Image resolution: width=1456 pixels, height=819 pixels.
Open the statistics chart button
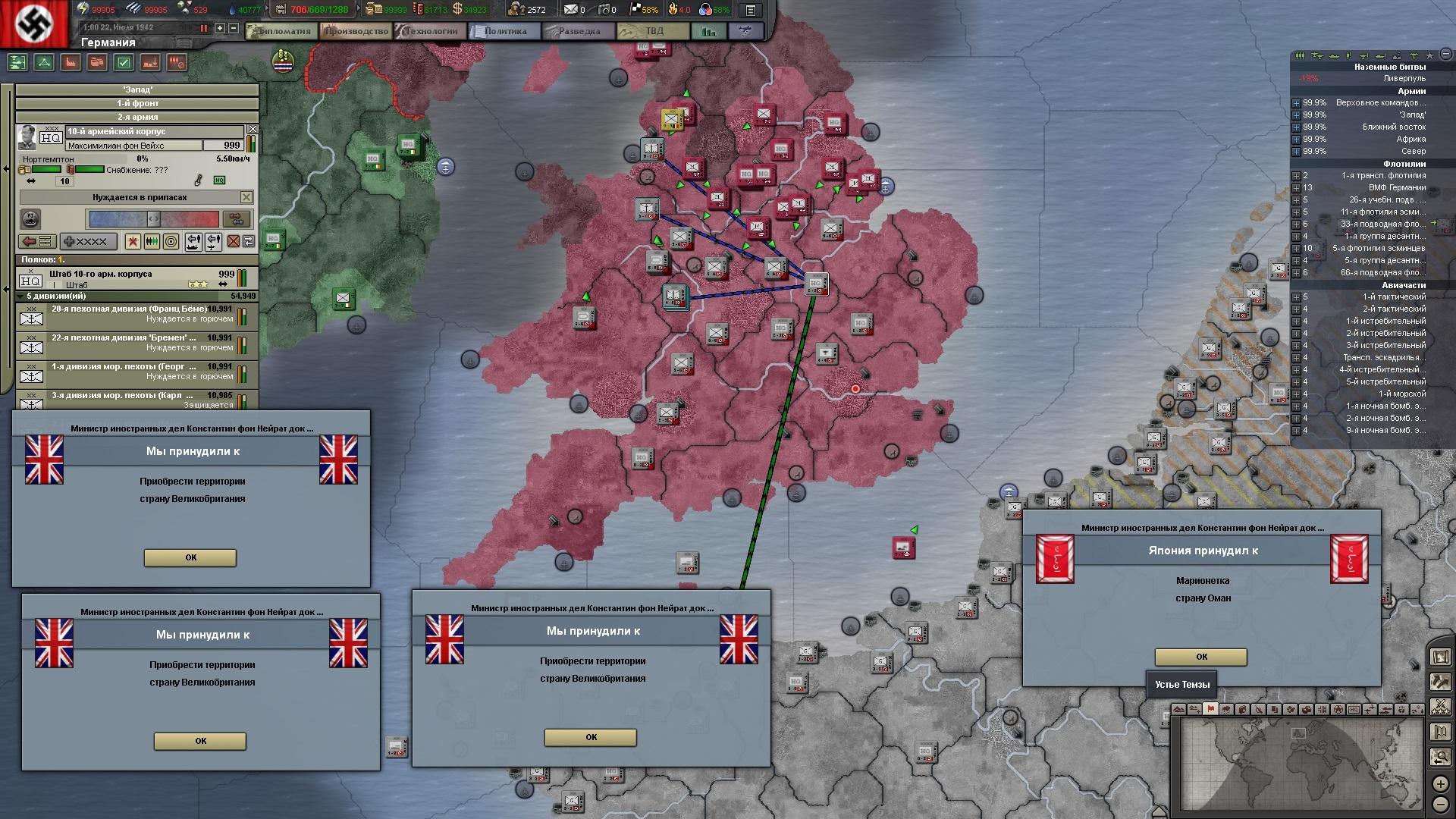[x=709, y=31]
